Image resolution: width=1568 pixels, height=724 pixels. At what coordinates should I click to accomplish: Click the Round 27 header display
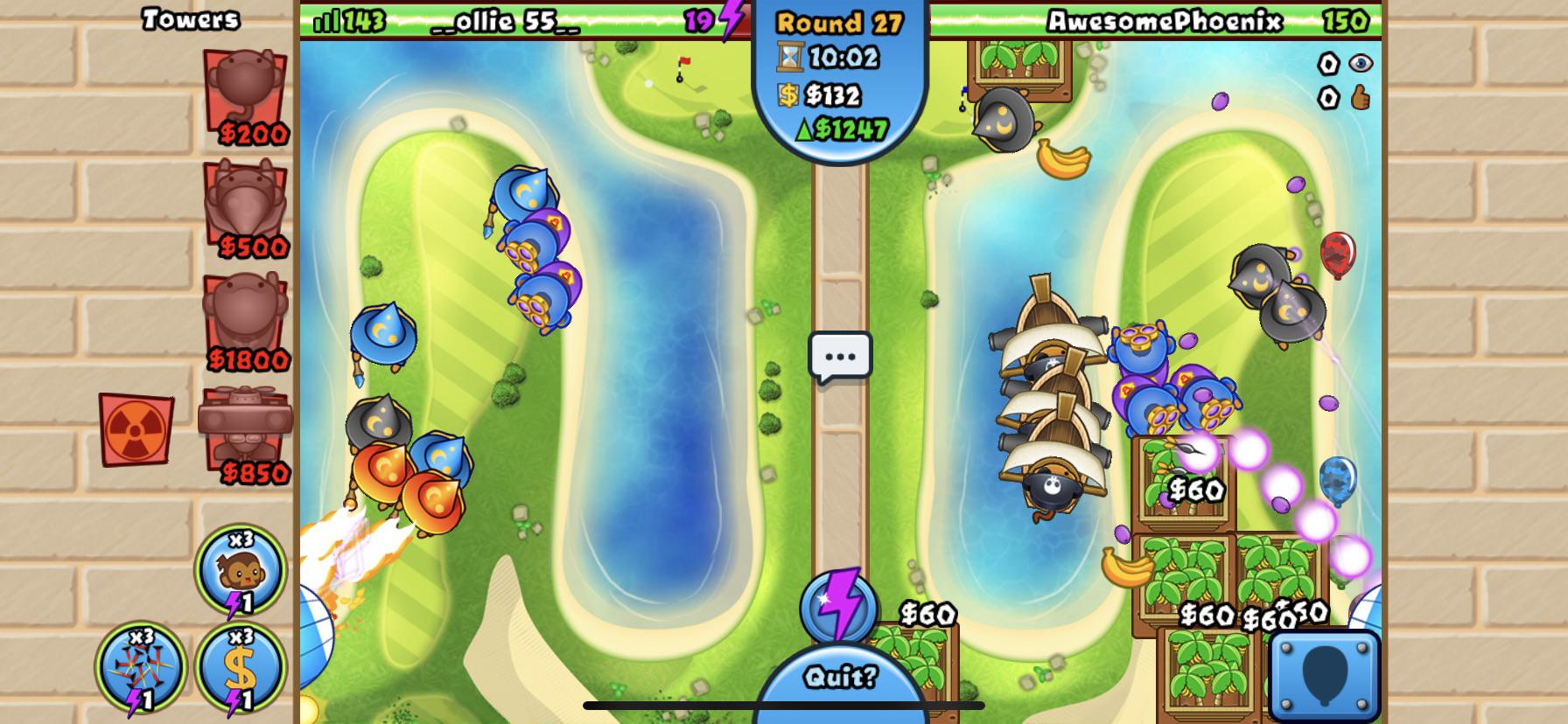click(841, 20)
